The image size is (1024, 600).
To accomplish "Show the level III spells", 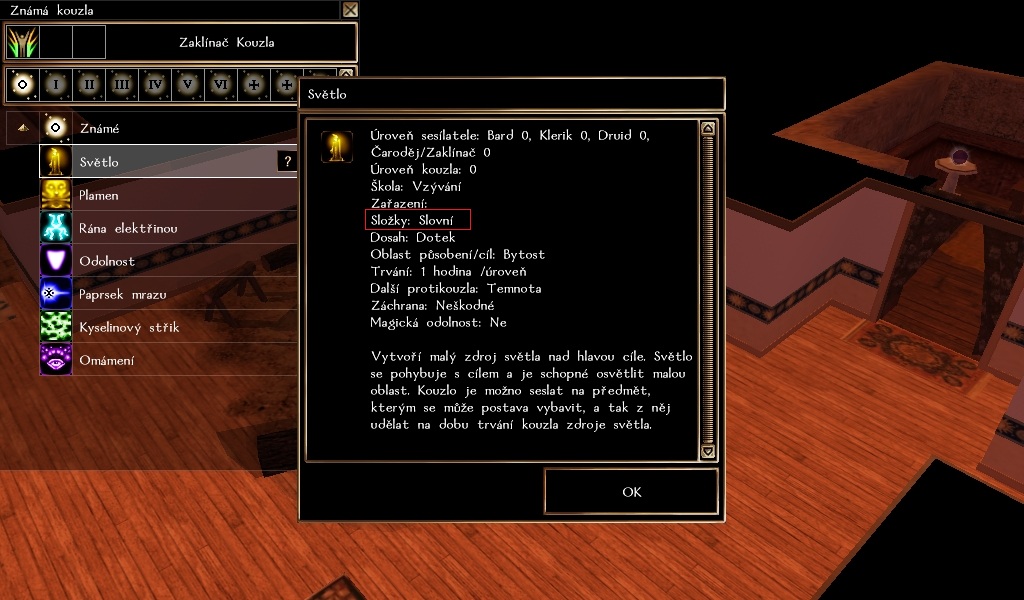I will point(121,85).
